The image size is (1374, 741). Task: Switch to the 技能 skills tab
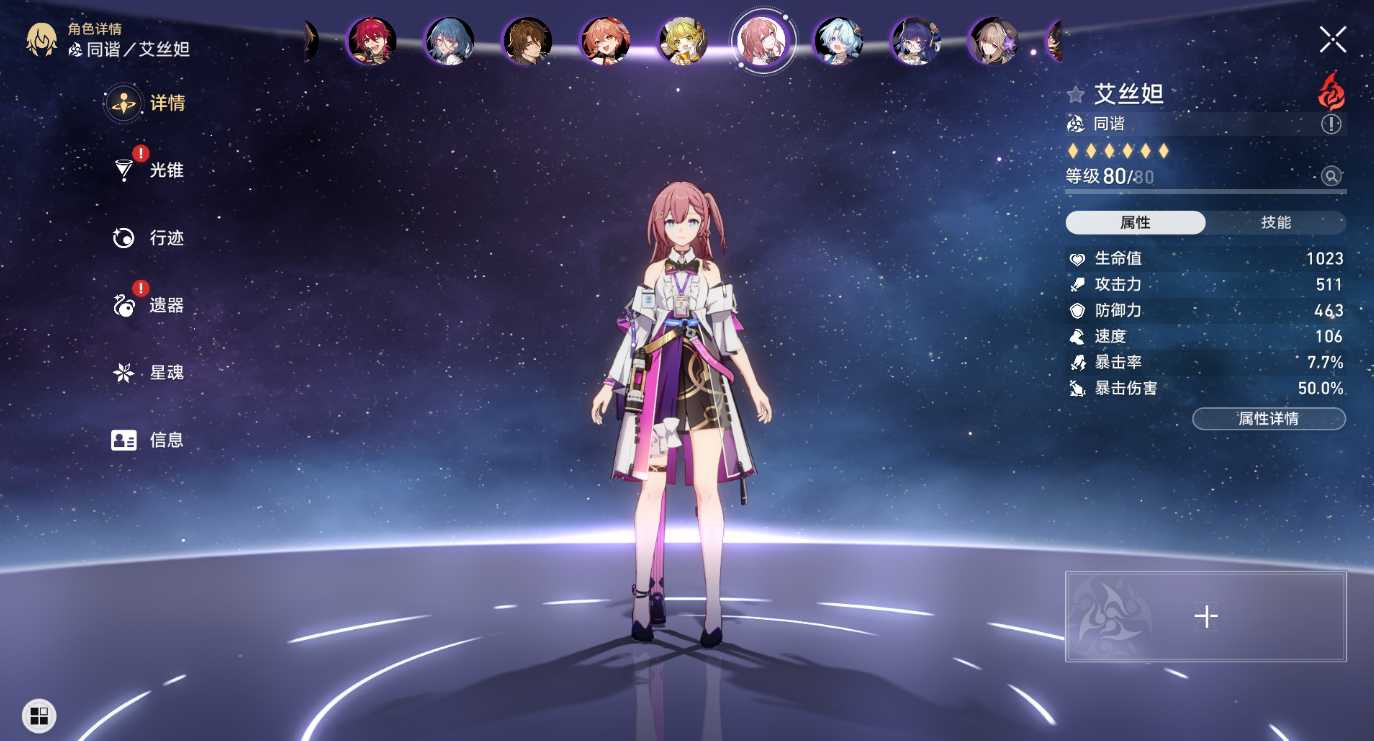(1277, 222)
